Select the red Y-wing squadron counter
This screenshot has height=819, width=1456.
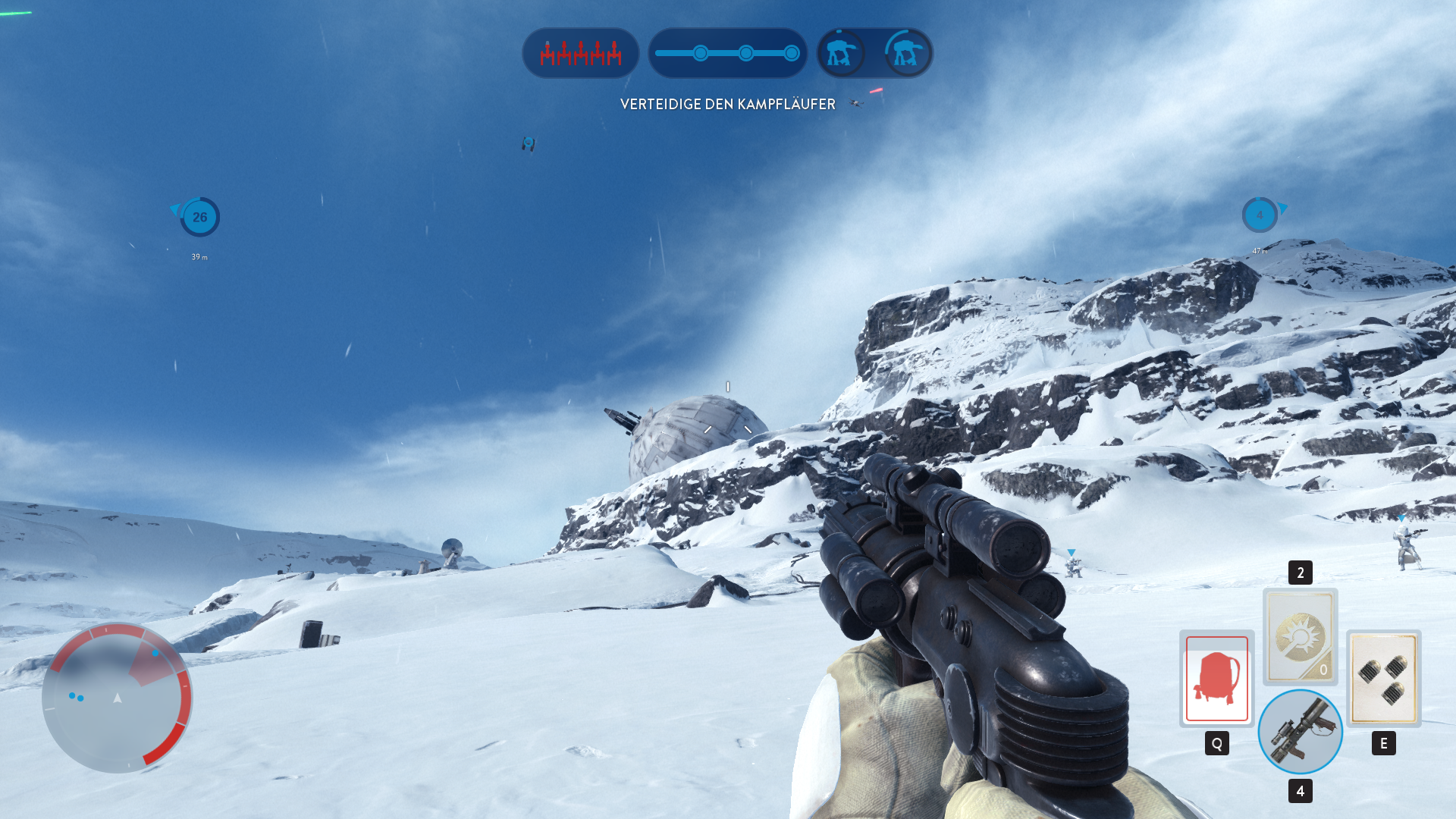[x=580, y=53]
